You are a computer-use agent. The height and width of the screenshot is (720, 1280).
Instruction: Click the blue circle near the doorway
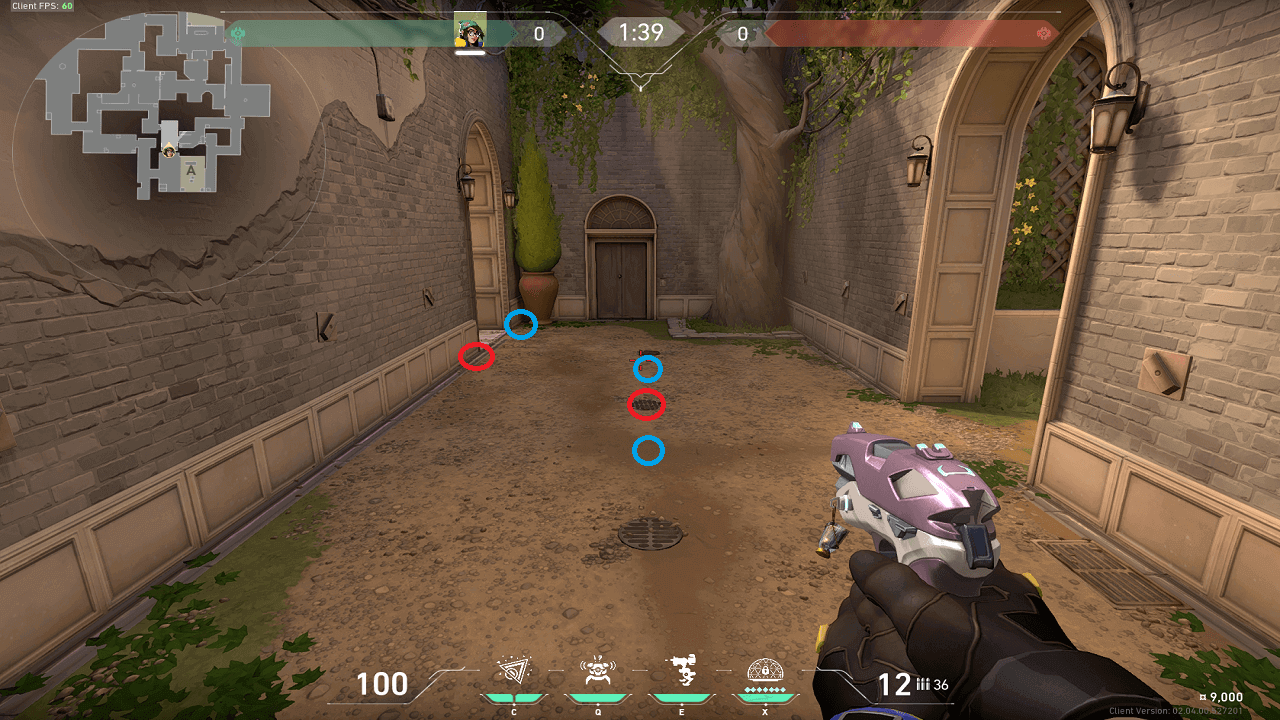click(x=522, y=325)
